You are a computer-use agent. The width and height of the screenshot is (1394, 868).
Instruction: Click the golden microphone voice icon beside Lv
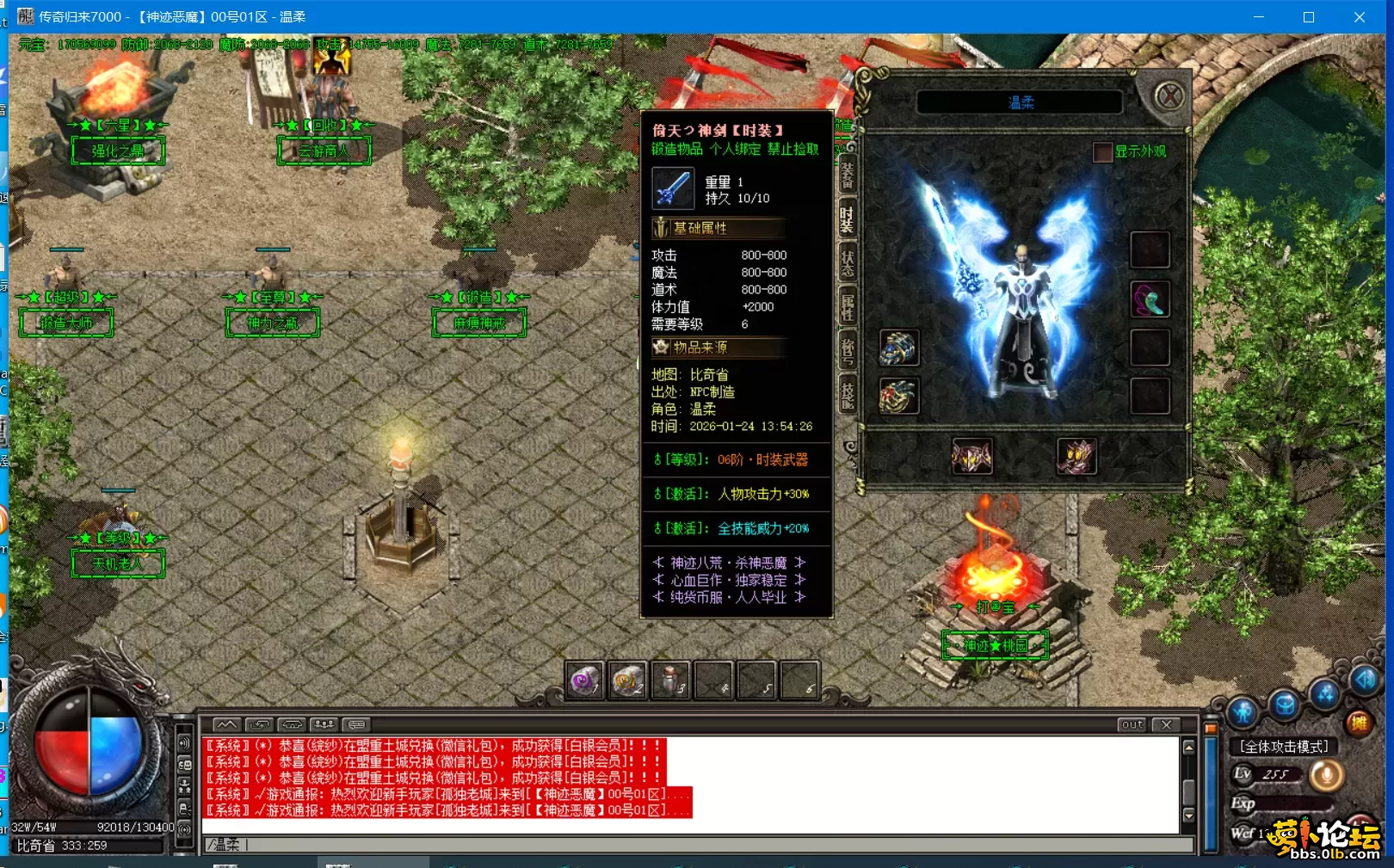tap(1325, 773)
